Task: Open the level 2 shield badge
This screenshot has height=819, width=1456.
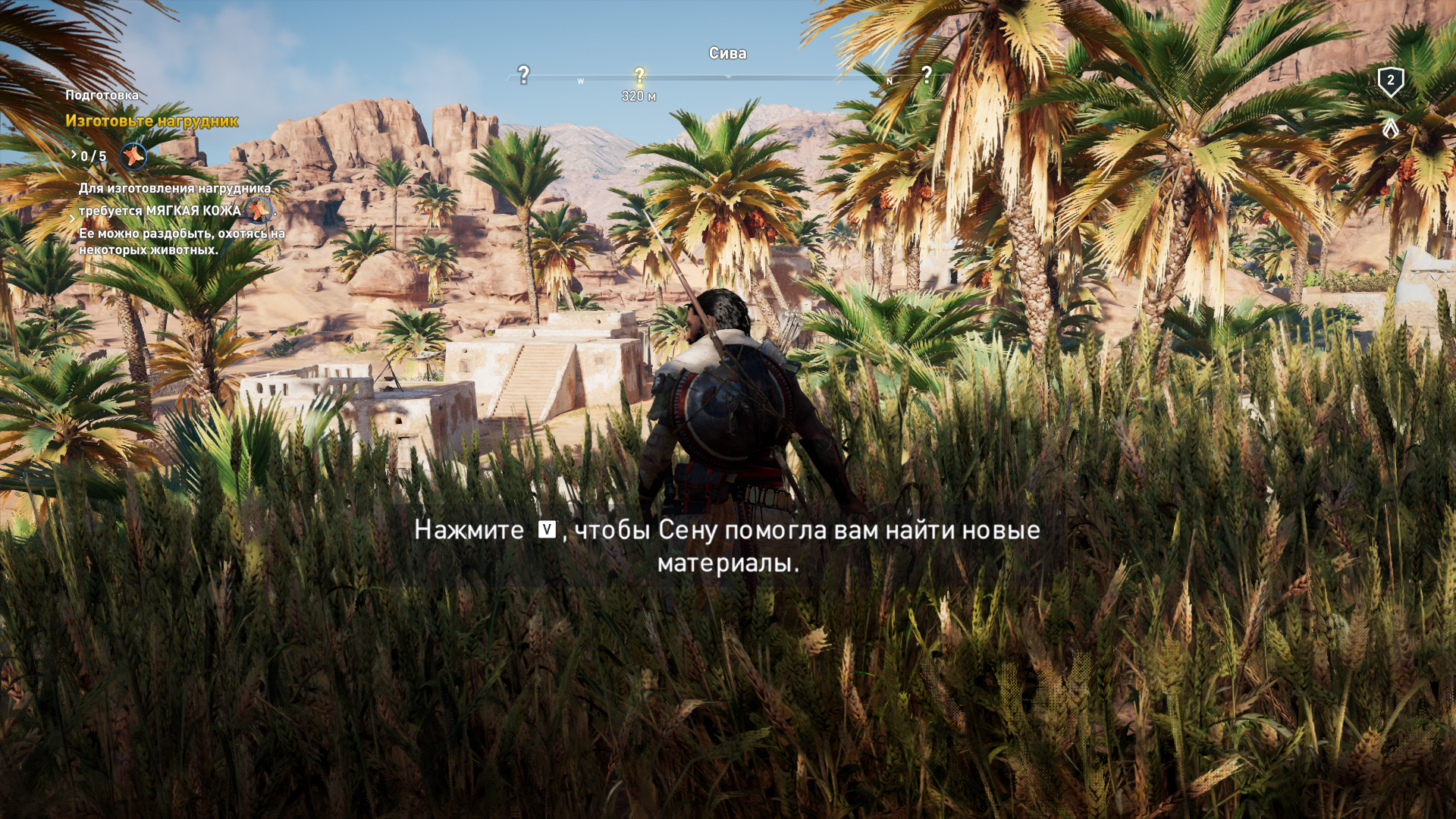Action: click(x=1390, y=81)
